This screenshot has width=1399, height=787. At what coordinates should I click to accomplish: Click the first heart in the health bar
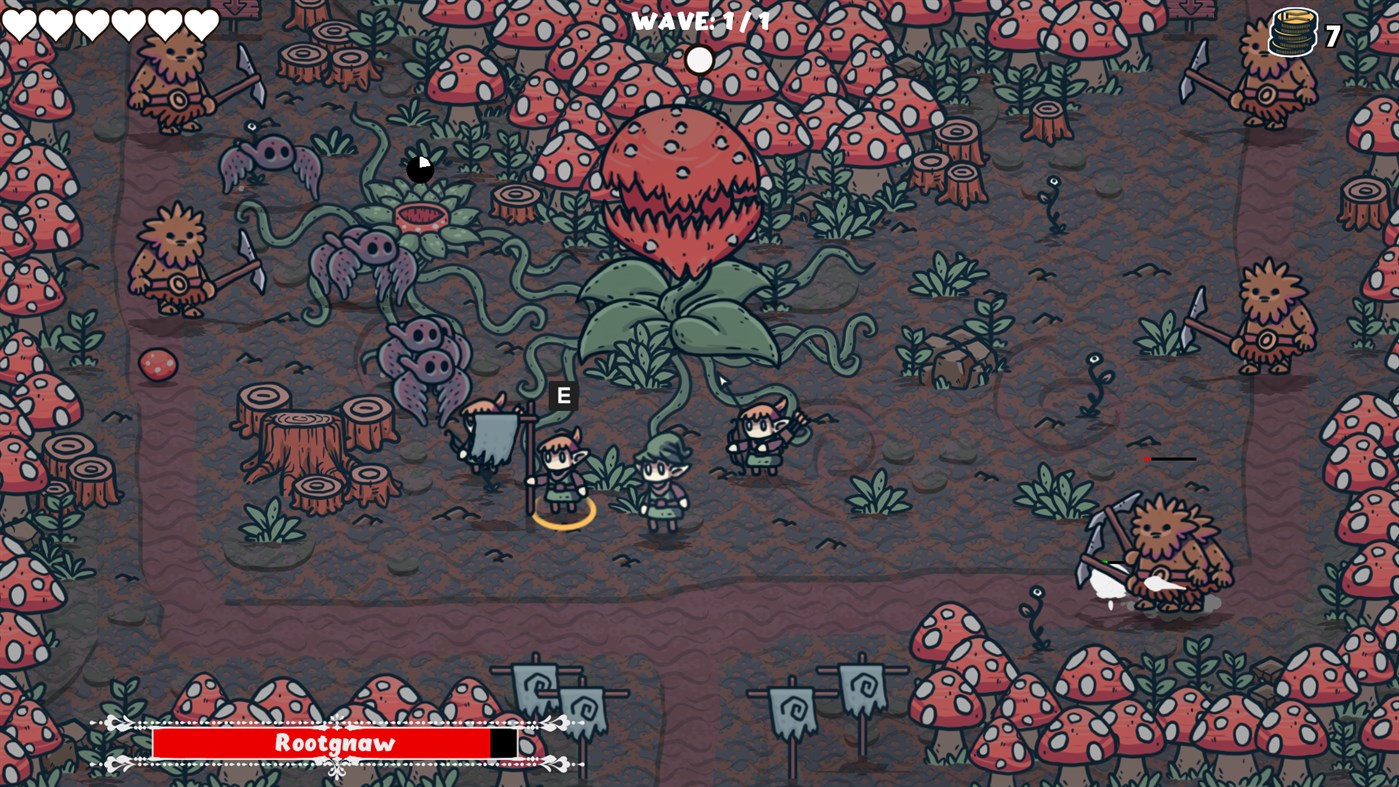[x=20, y=22]
